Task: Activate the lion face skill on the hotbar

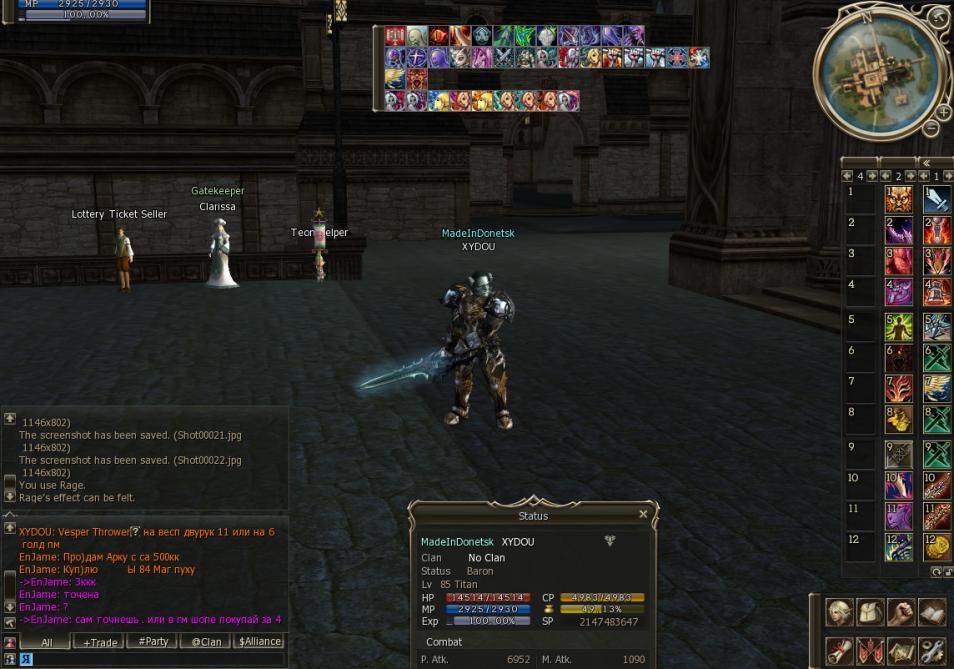Action: (x=899, y=199)
